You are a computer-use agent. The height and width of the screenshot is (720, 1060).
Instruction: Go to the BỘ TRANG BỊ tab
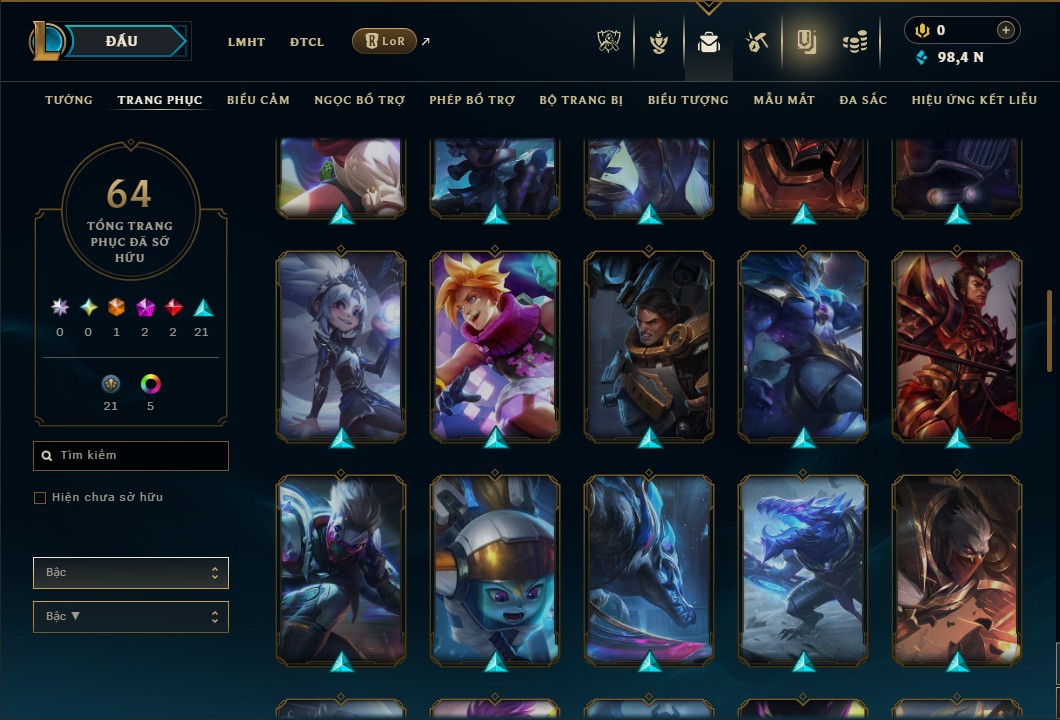coord(581,100)
